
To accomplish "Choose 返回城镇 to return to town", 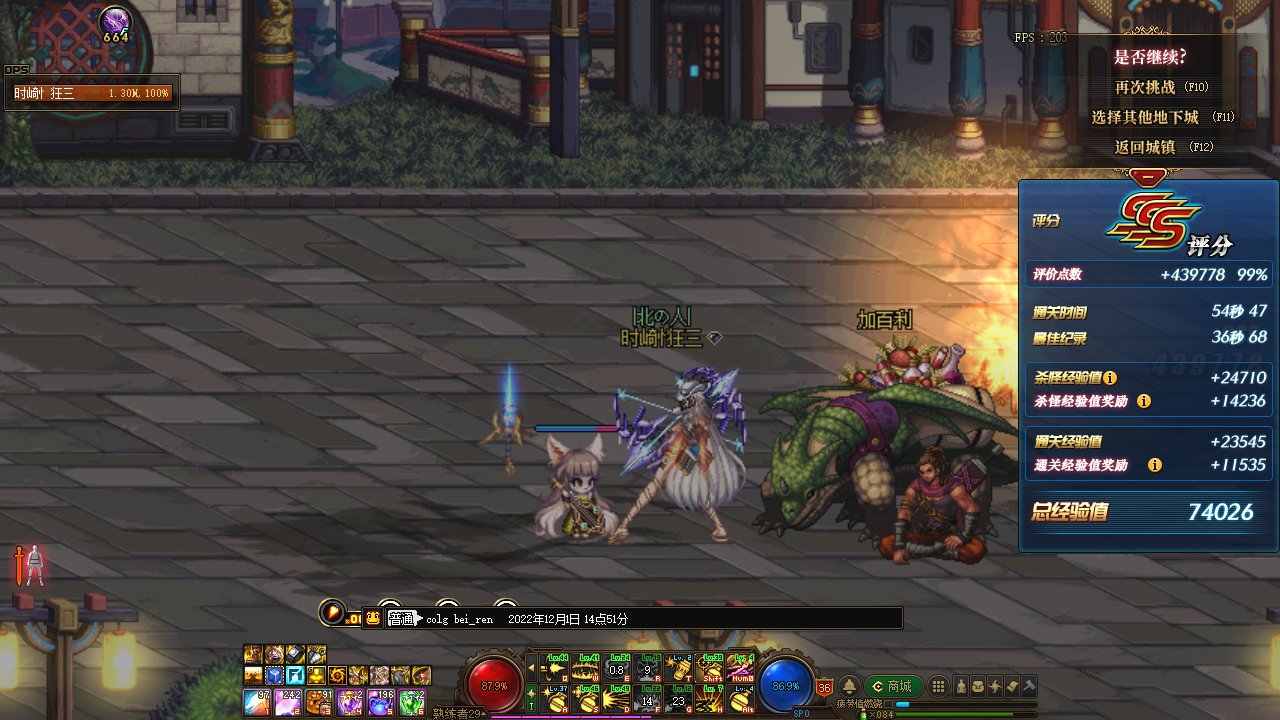I will coord(1160,147).
